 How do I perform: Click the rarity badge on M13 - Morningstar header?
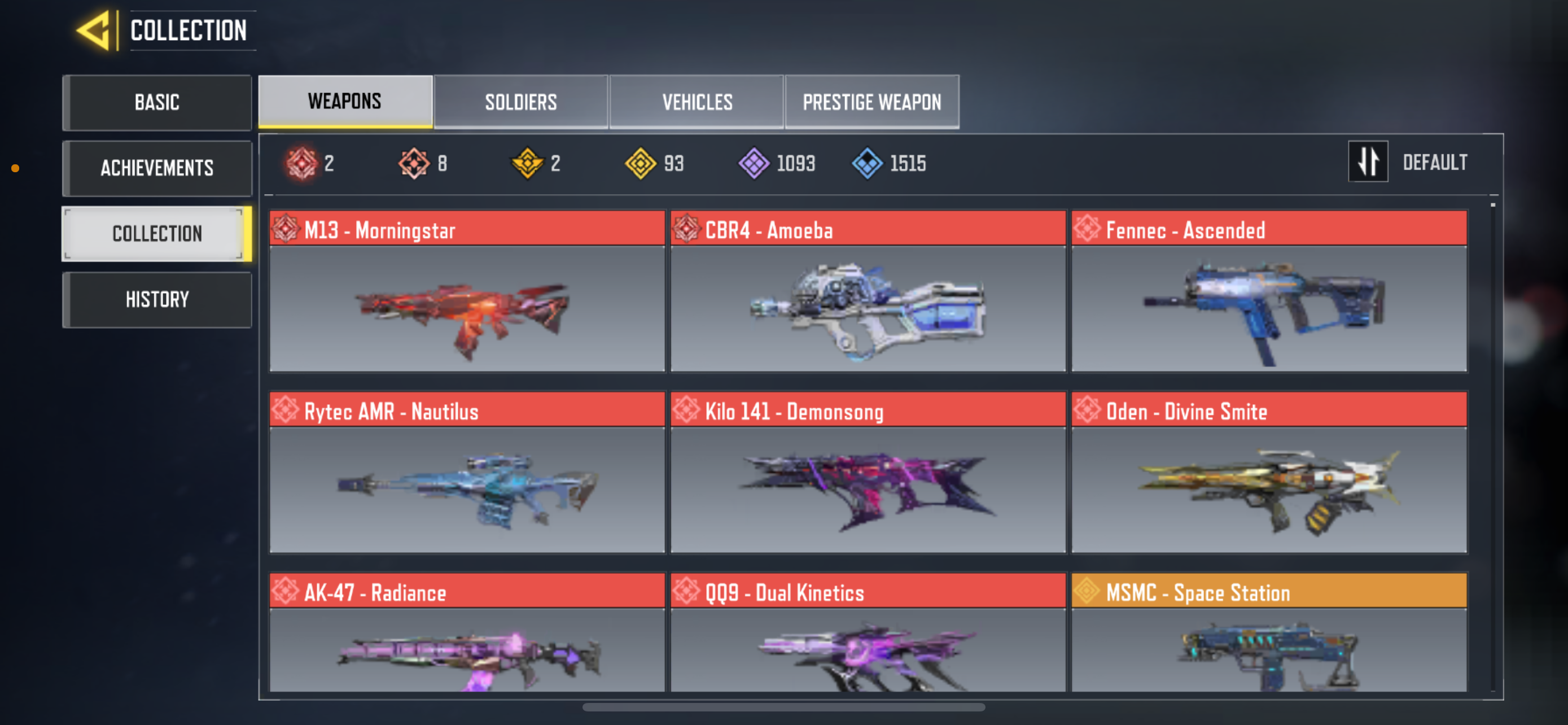point(286,229)
